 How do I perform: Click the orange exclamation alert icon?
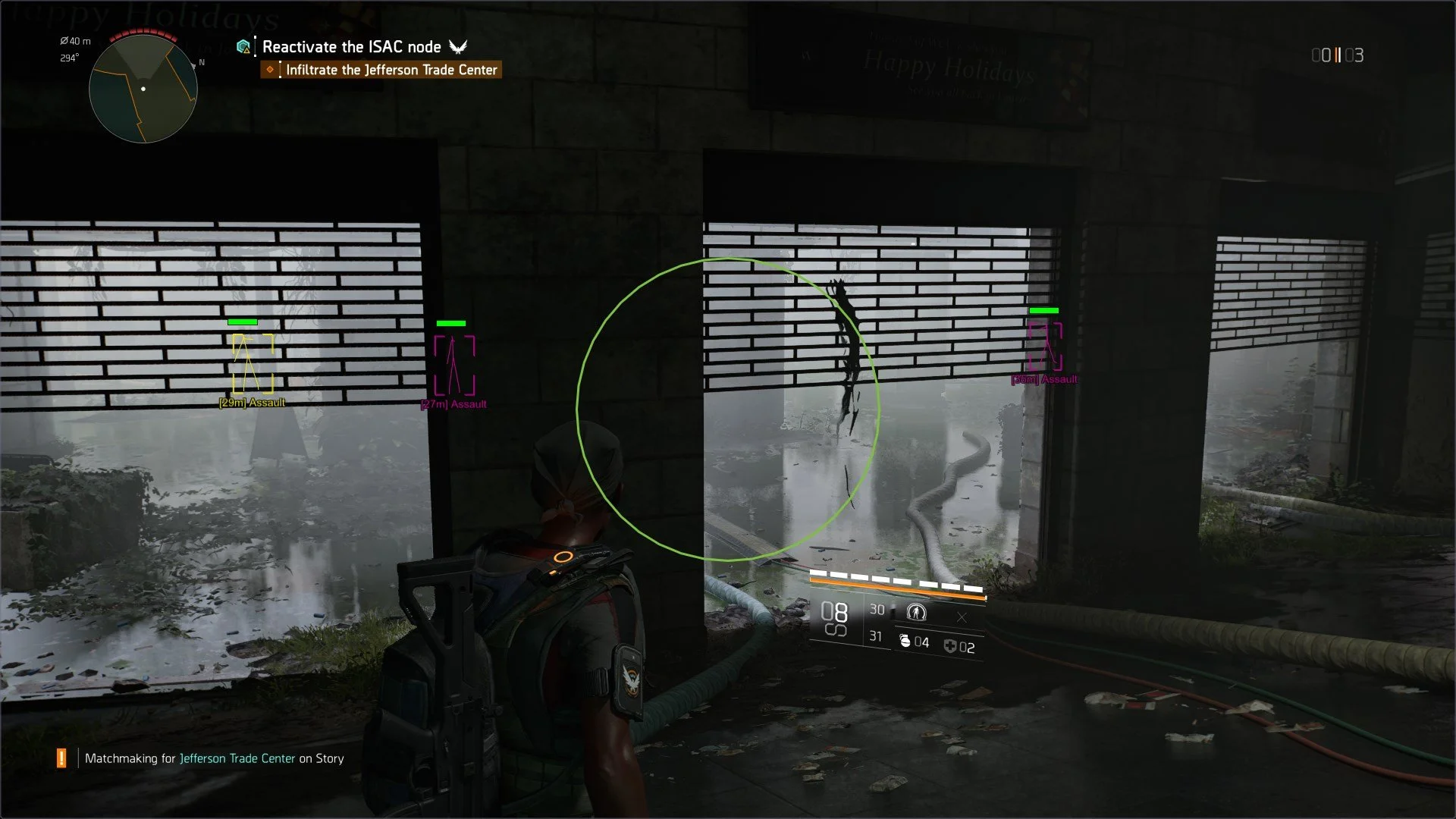[61, 758]
